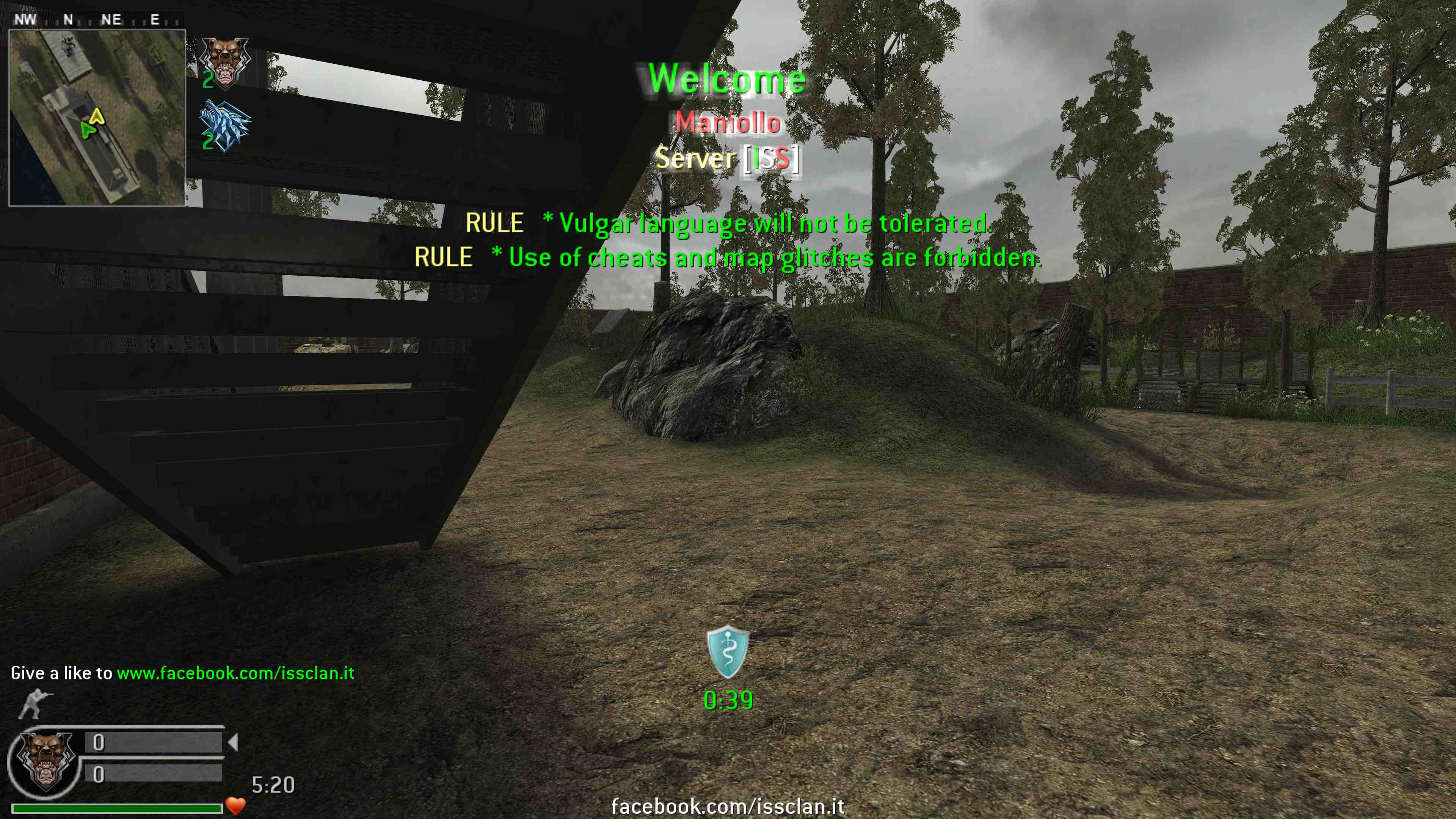Click the soldier stance icon
The image size is (1456, 819).
(x=36, y=704)
